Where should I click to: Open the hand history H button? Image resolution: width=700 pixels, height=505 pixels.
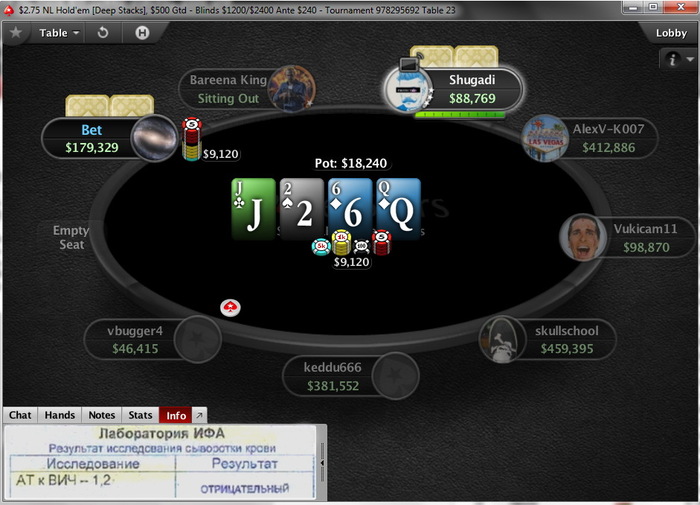(143, 32)
